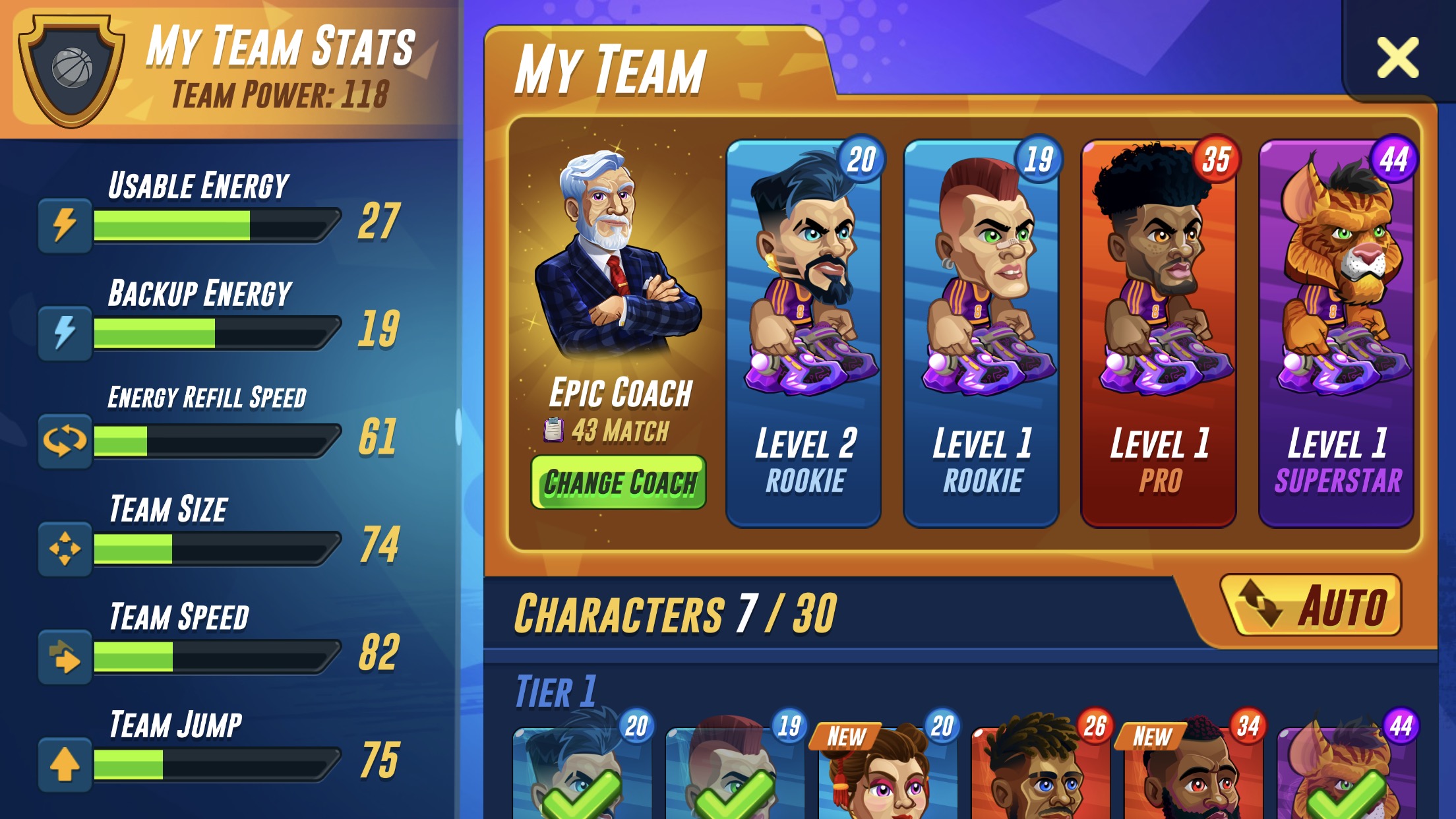Select the My Team Stats panel title
1456x819 pixels.
280,47
